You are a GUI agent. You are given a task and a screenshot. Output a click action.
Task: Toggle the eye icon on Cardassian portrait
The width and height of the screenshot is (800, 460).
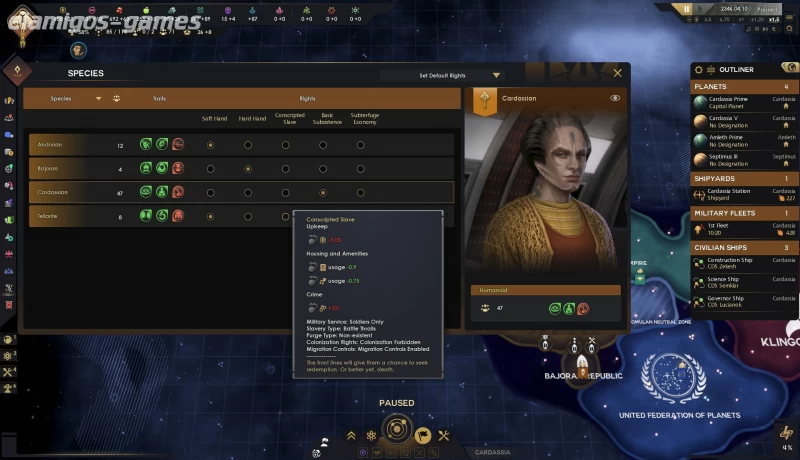coord(615,98)
